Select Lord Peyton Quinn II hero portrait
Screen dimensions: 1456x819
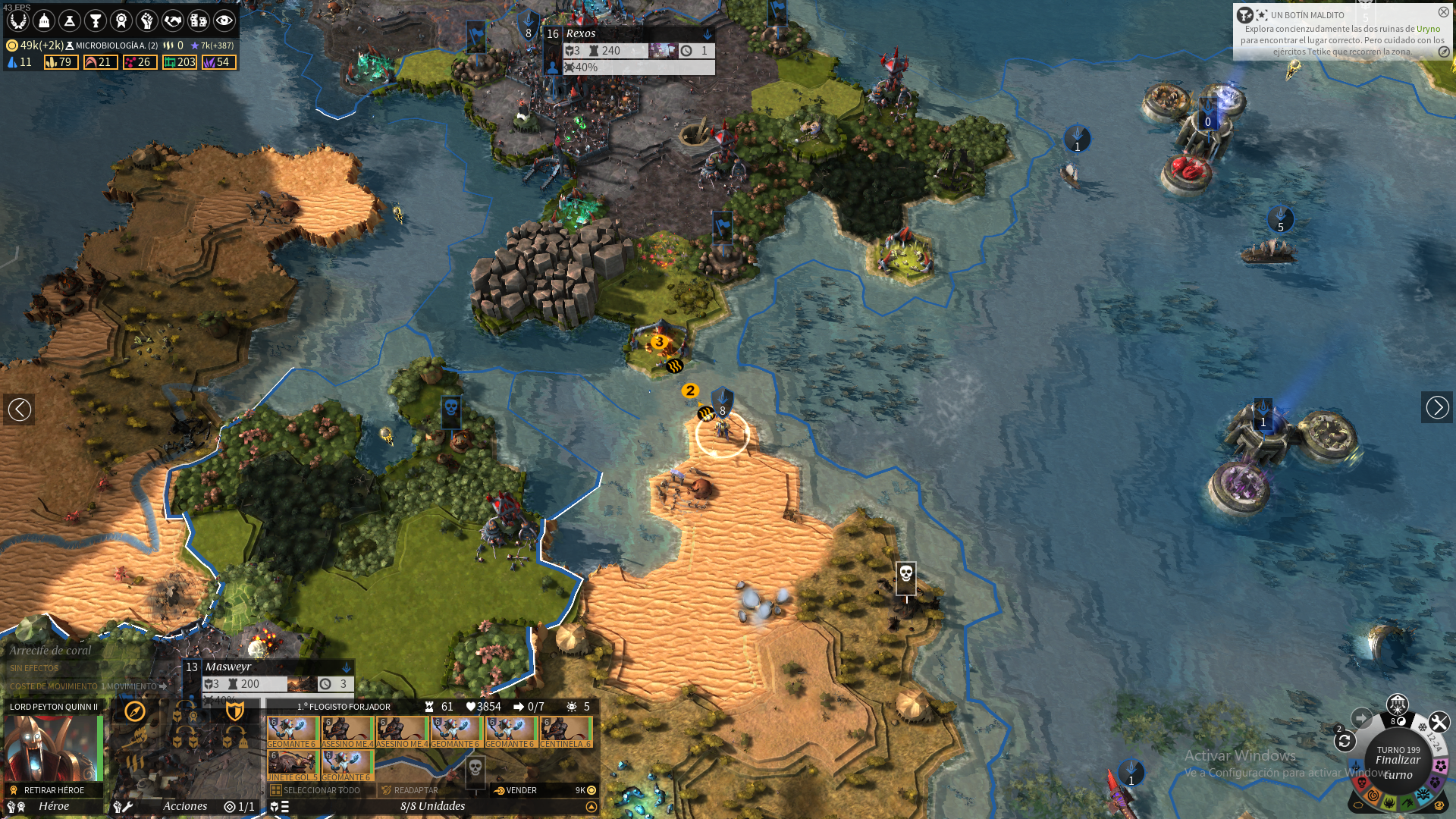[x=52, y=747]
